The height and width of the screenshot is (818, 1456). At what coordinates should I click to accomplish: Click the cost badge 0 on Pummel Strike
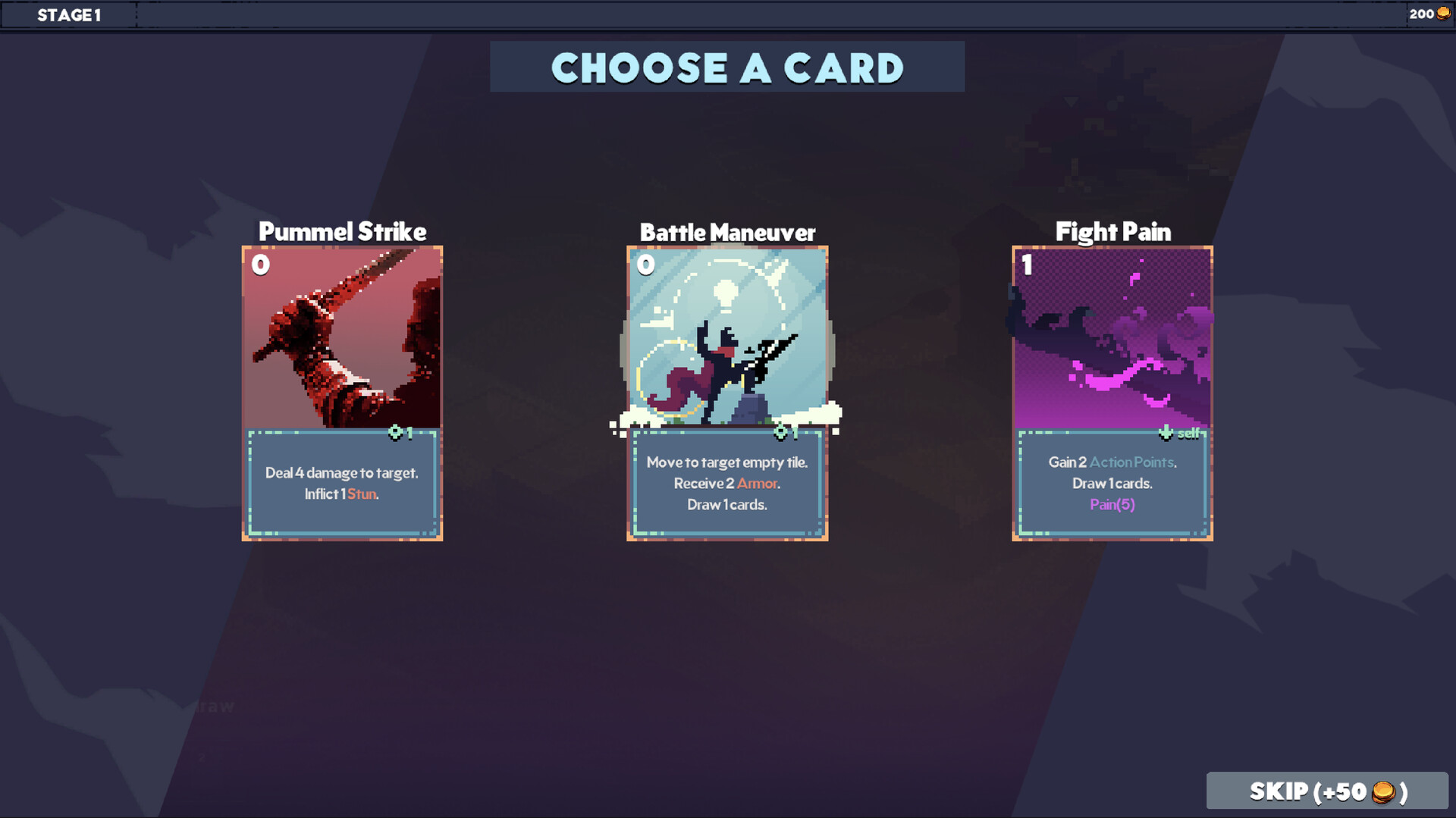[x=260, y=265]
